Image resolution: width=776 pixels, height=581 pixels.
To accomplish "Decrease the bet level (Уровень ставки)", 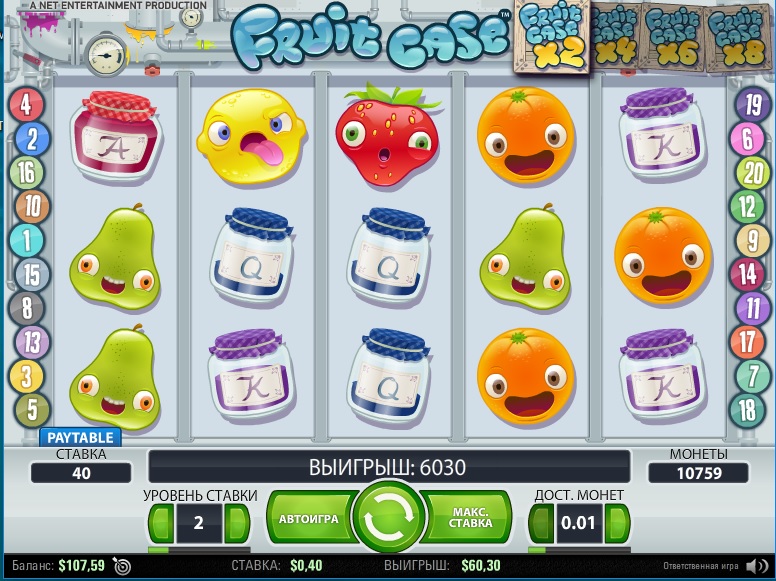I will click(x=160, y=523).
